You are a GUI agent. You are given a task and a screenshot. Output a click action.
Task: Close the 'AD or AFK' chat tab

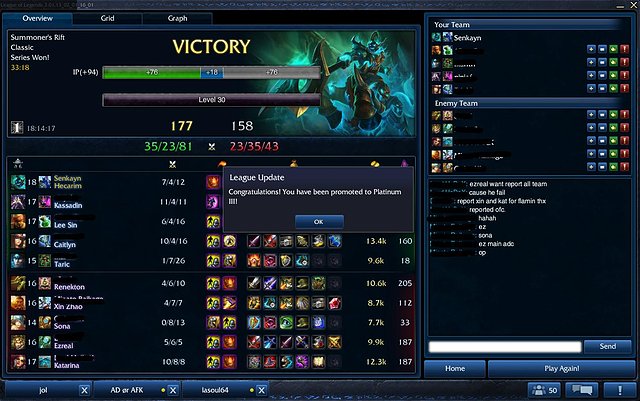click(173, 390)
